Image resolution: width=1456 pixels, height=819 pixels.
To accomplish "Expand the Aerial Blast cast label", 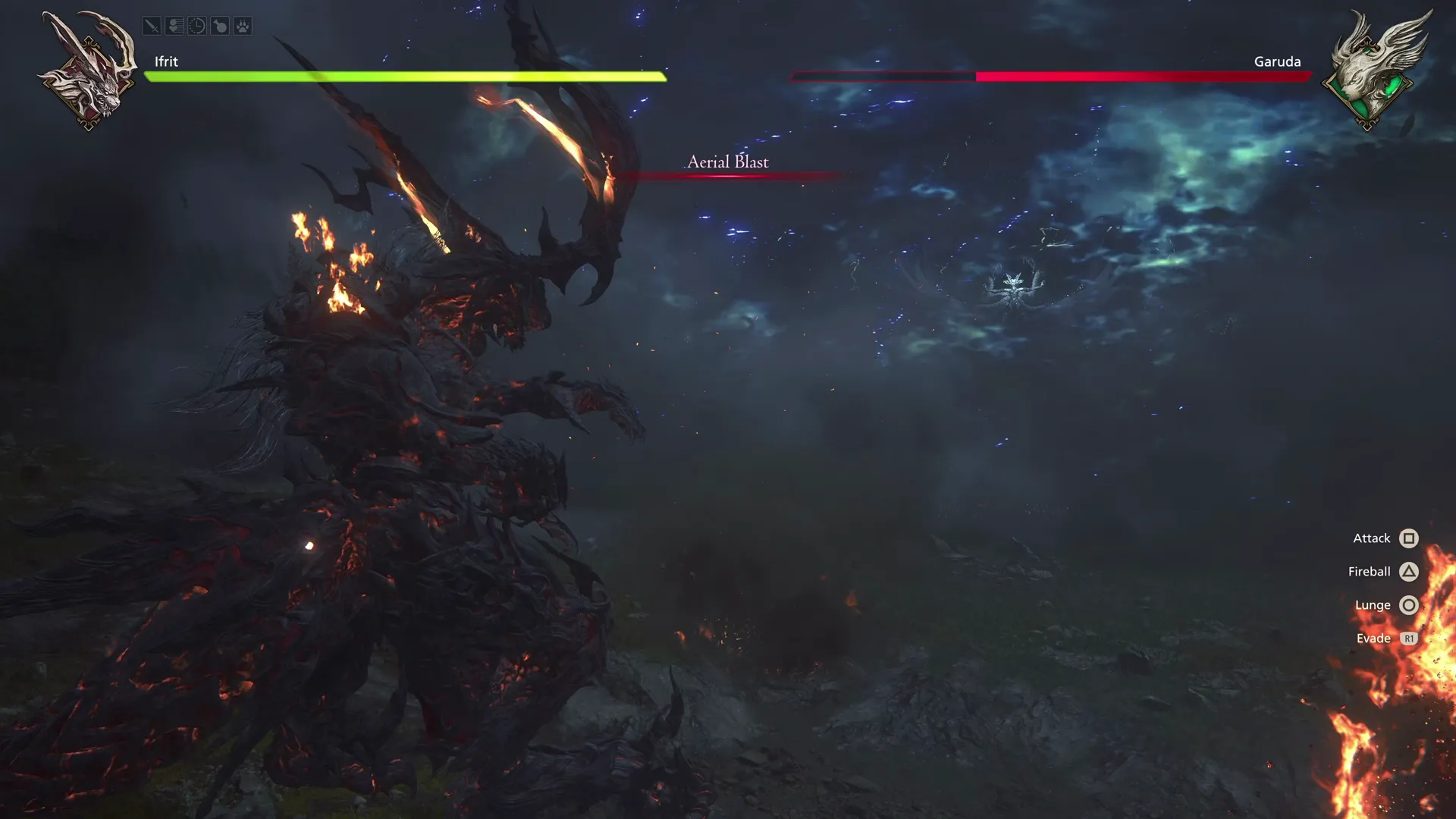I will point(727,162).
